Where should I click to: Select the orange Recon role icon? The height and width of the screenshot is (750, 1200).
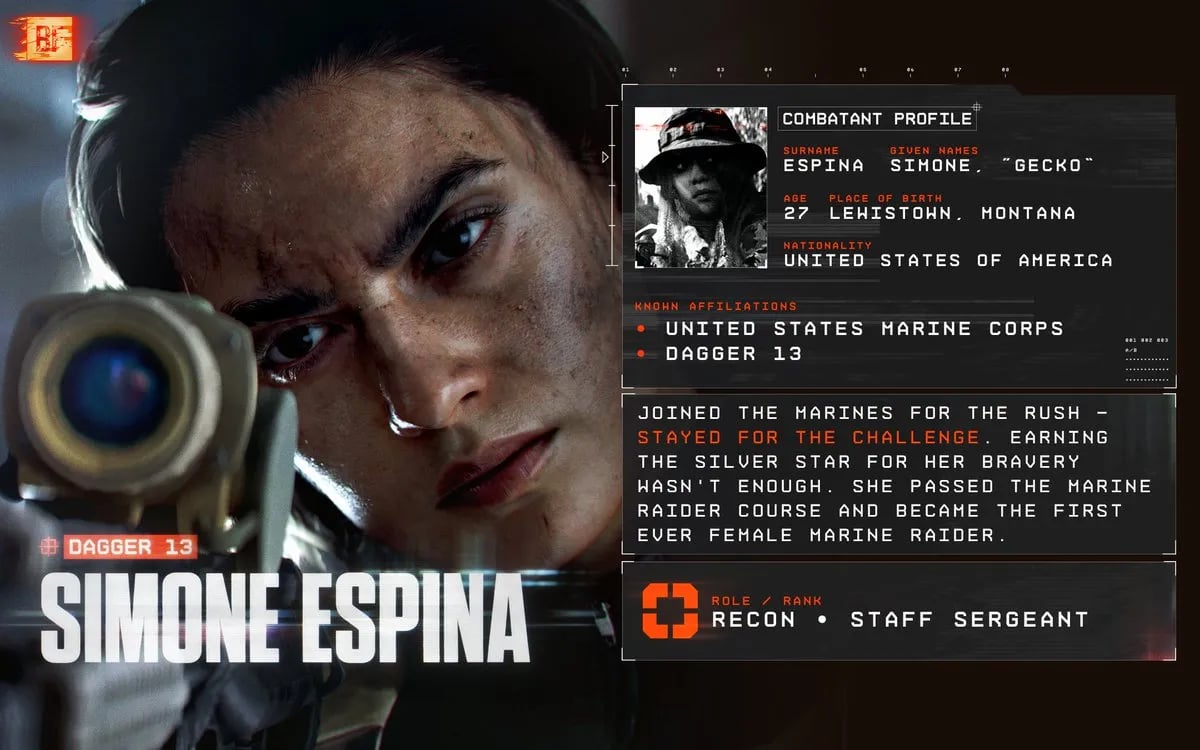point(670,611)
